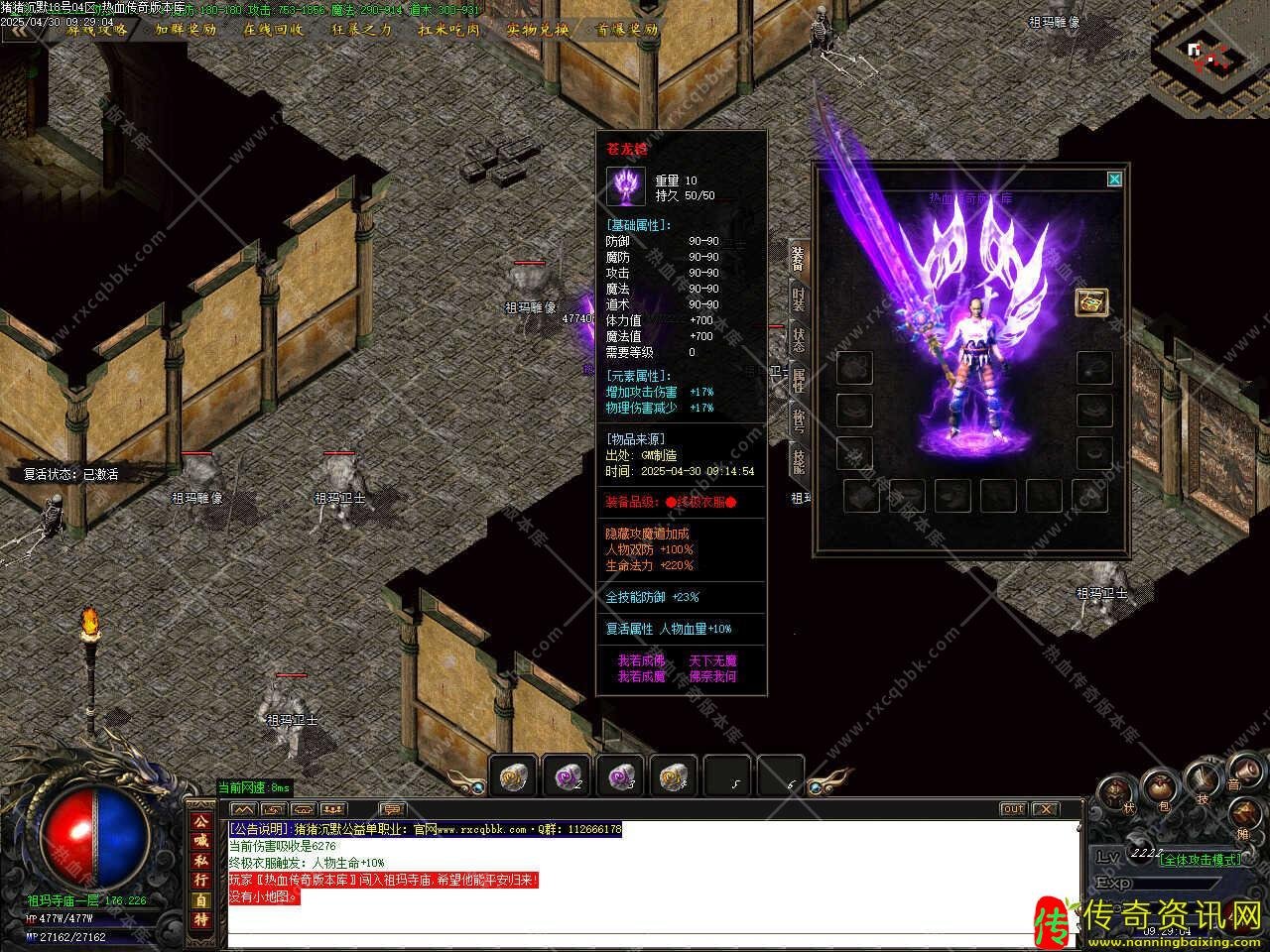Open the 在线回收 online recycle menu

(x=274, y=30)
